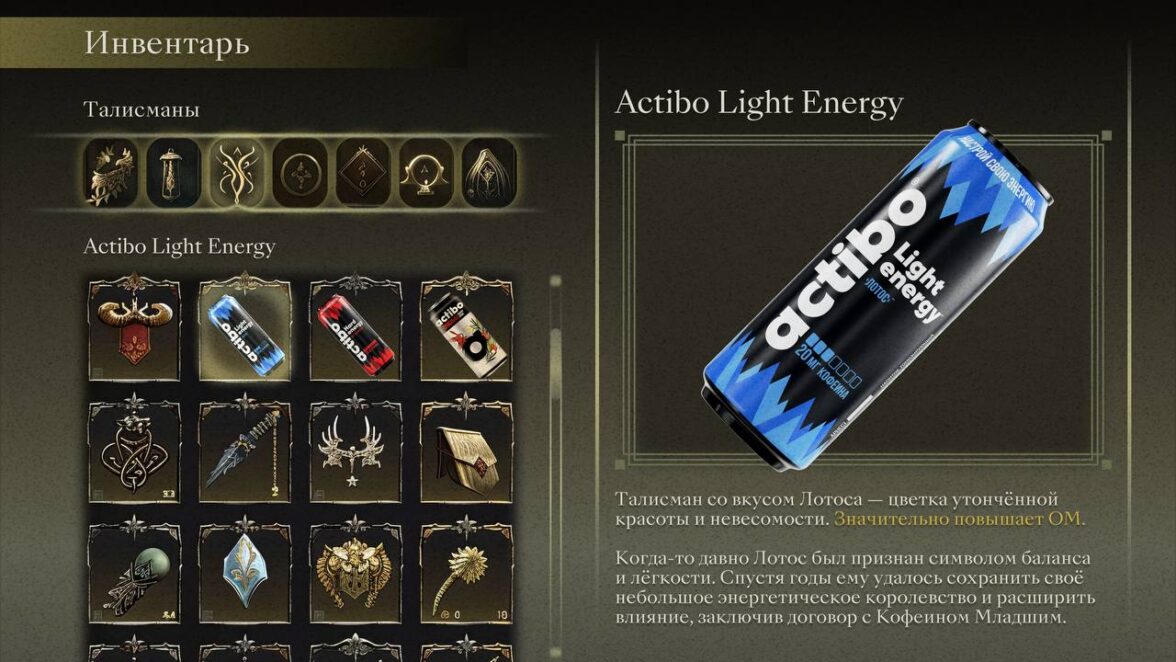Open the curved tendrils talisman category tab
Viewport: 1176px width, 662px height.
(x=236, y=173)
